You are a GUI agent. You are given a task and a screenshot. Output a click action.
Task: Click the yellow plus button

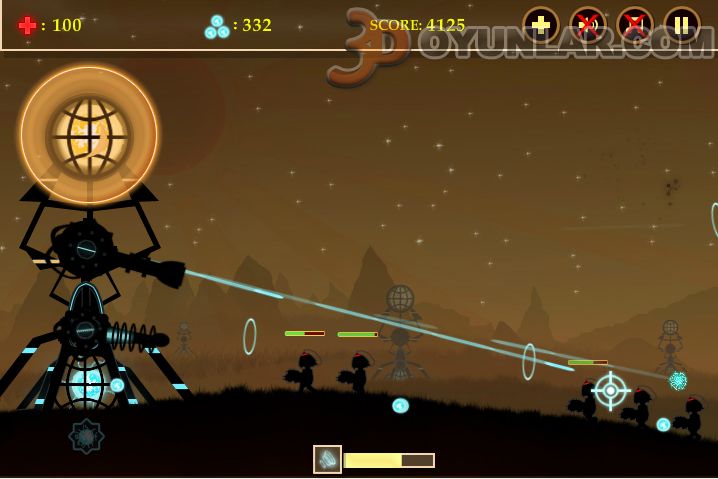tap(541, 25)
